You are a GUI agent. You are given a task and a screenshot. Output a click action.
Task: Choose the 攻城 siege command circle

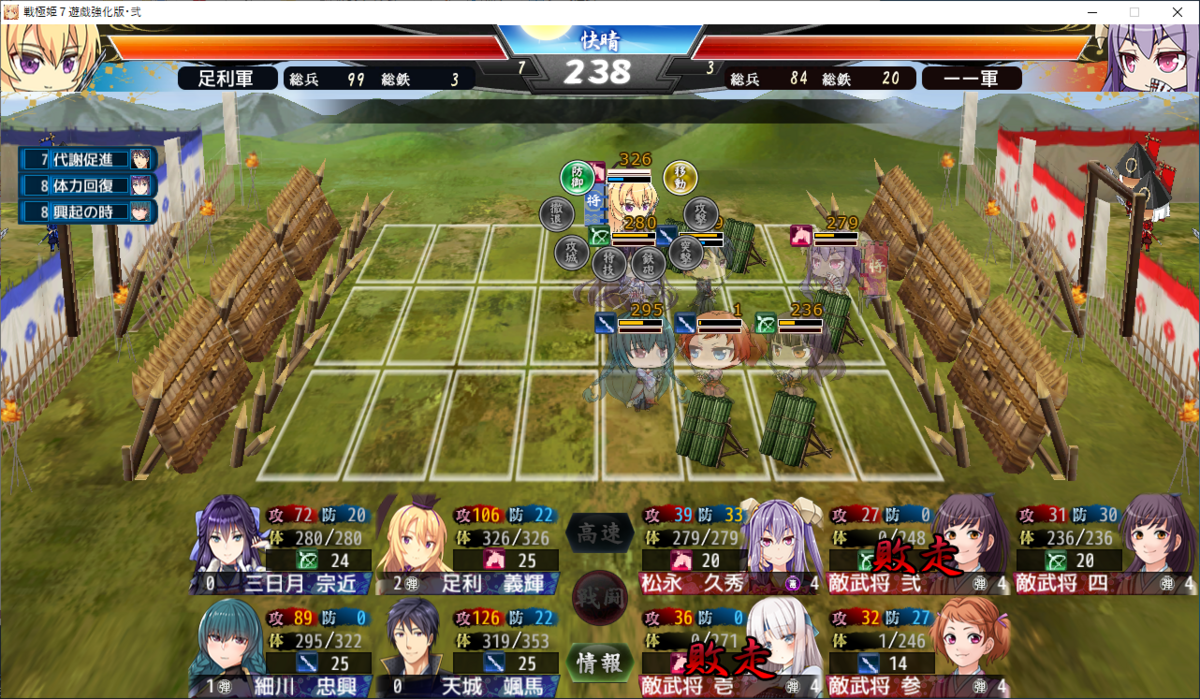click(572, 250)
